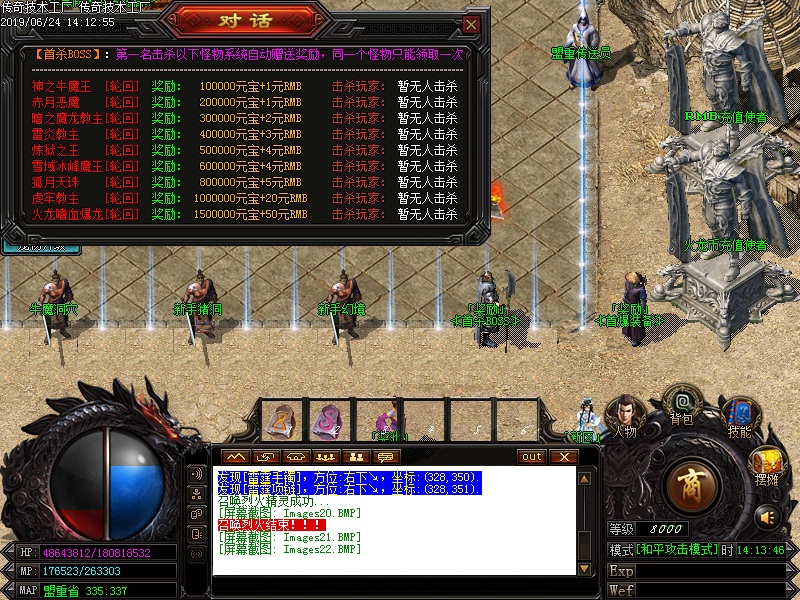Screen dimensions: 800x600
Task: Close the chat log window
Action: click(x=564, y=457)
